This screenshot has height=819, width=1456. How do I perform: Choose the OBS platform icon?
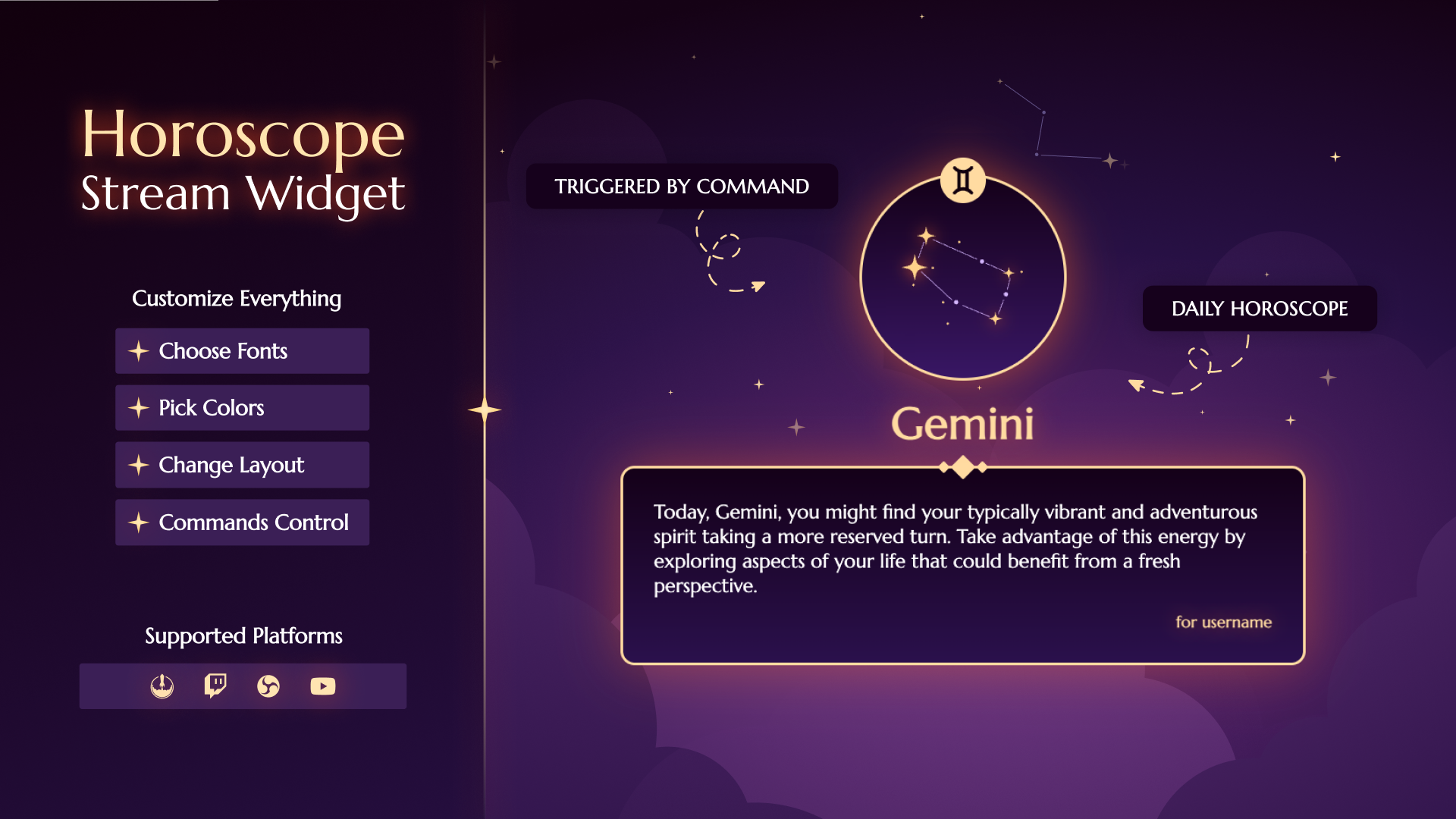pyautogui.click(x=268, y=686)
